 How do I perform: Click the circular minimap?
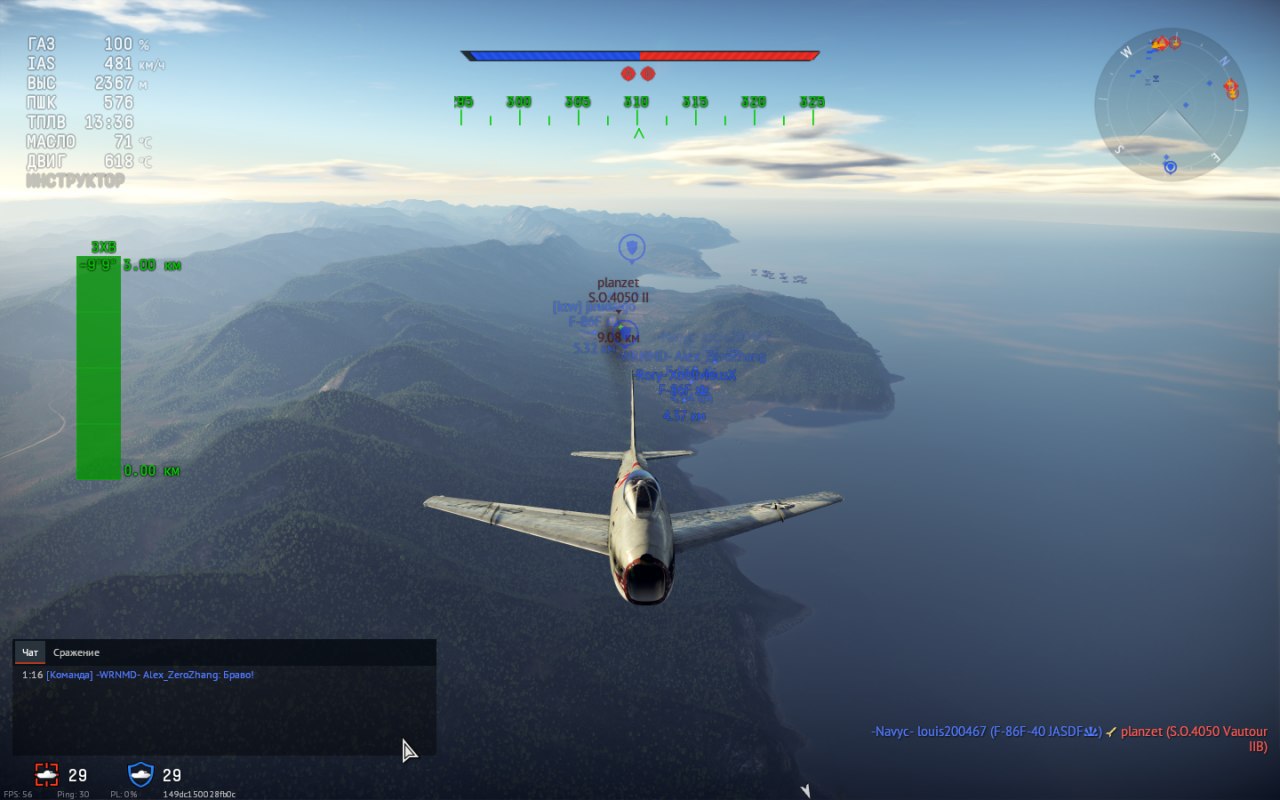1170,104
